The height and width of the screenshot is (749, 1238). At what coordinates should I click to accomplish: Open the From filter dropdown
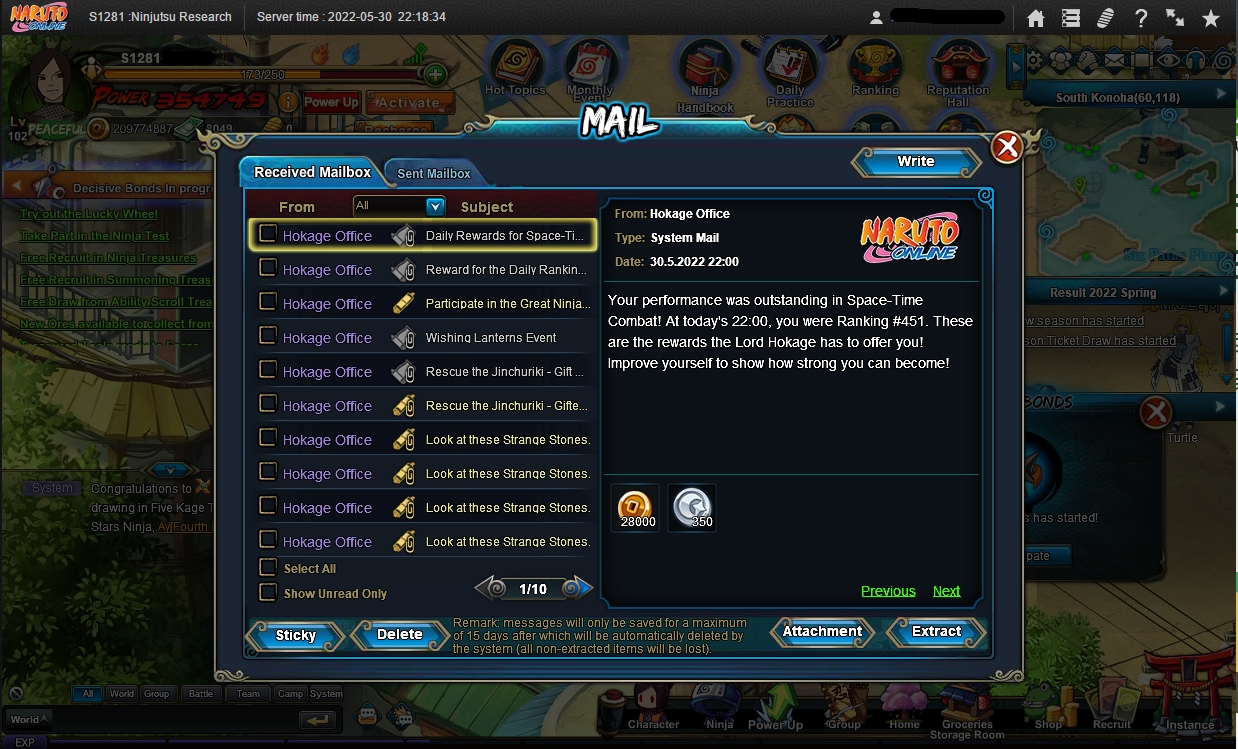[x=435, y=206]
